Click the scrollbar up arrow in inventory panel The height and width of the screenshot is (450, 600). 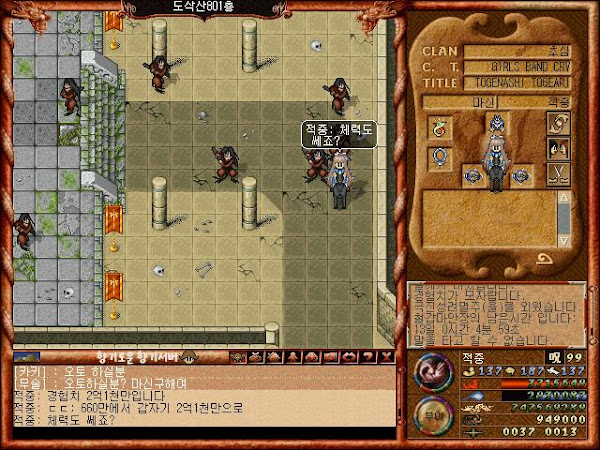tap(565, 196)
